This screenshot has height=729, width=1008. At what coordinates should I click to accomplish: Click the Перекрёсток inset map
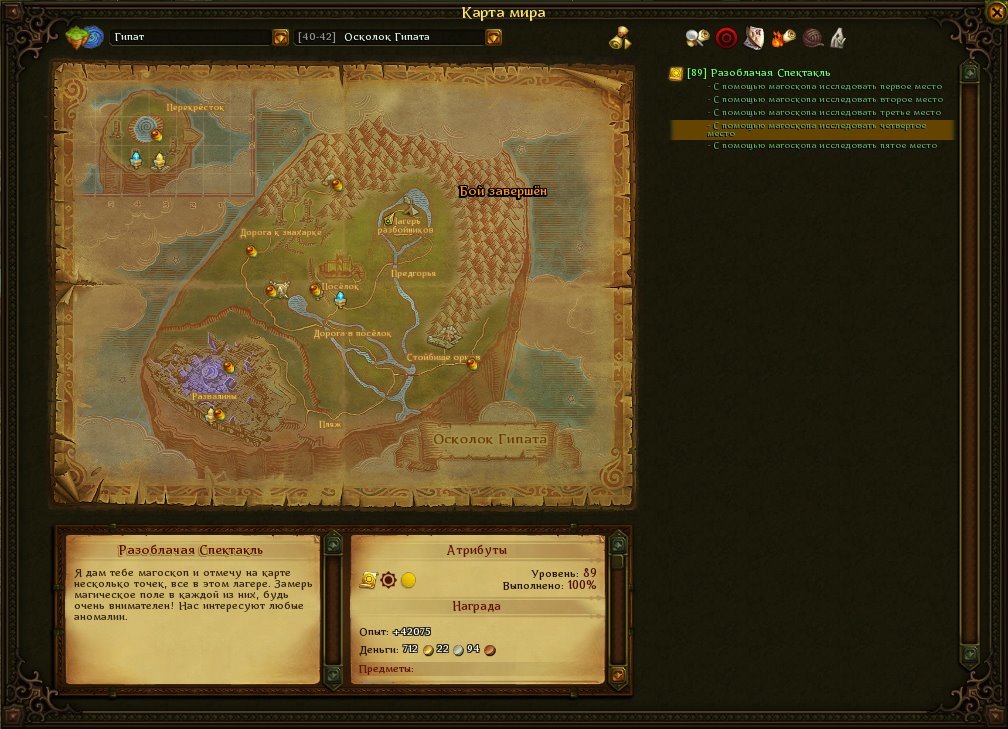coord(166,142)
